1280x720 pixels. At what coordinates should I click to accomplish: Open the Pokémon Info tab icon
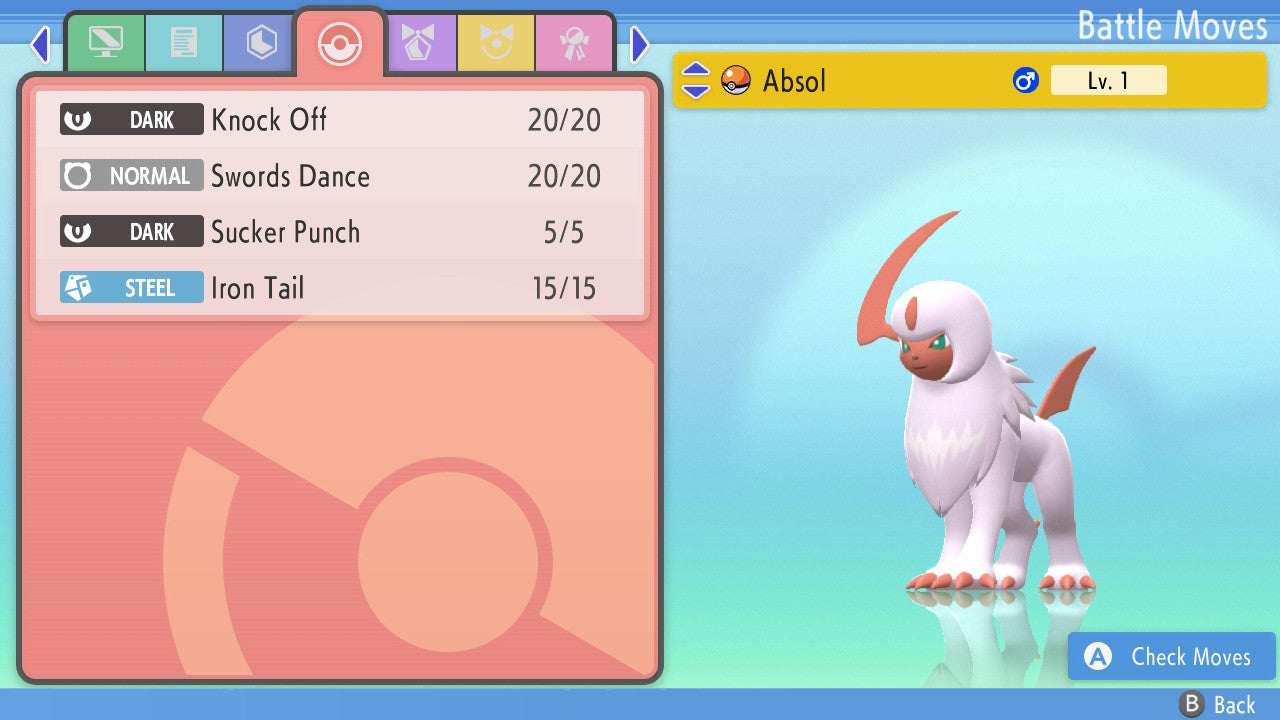pos(106,42)
